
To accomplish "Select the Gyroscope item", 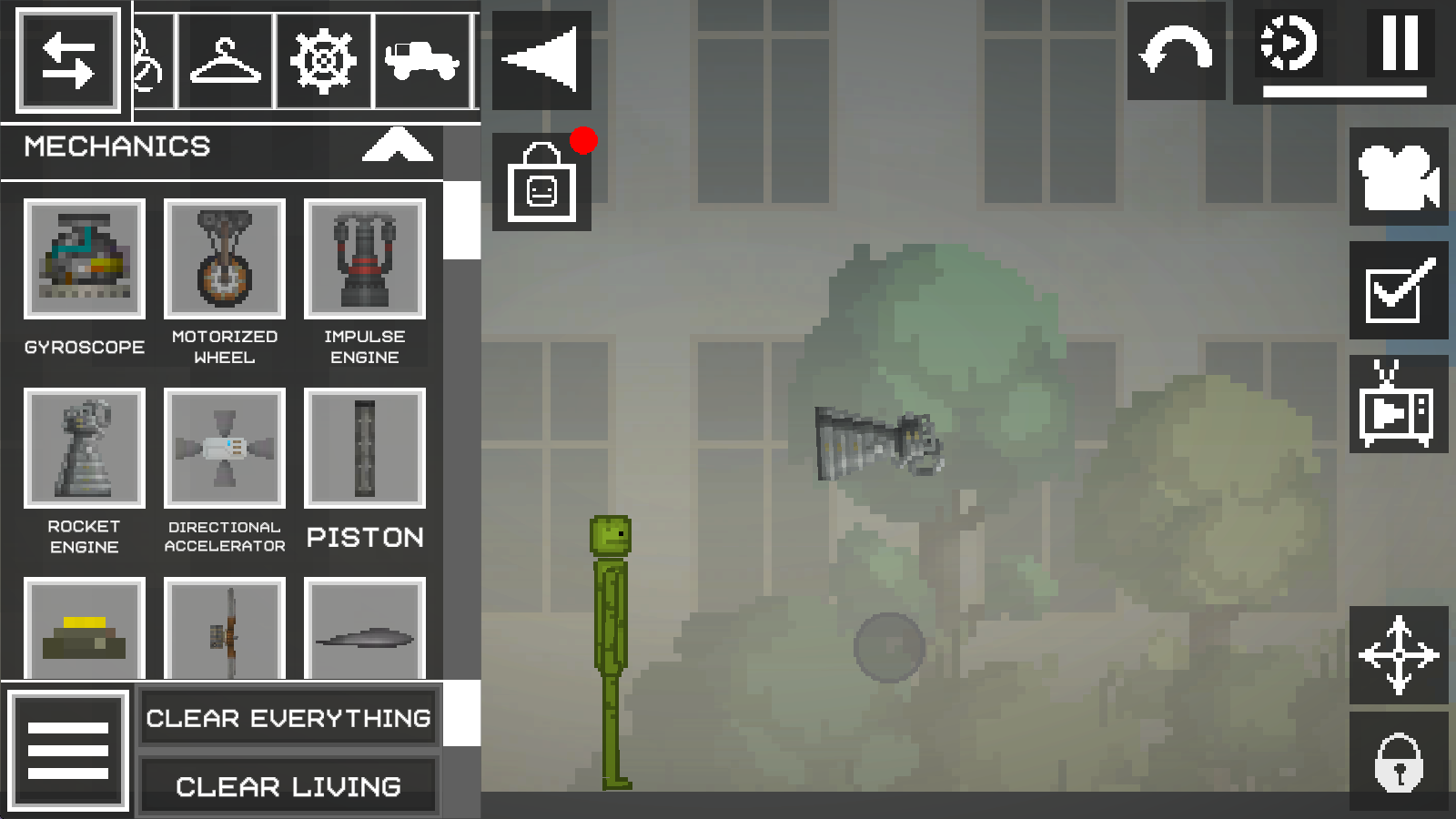I will (x=85, y=259).
